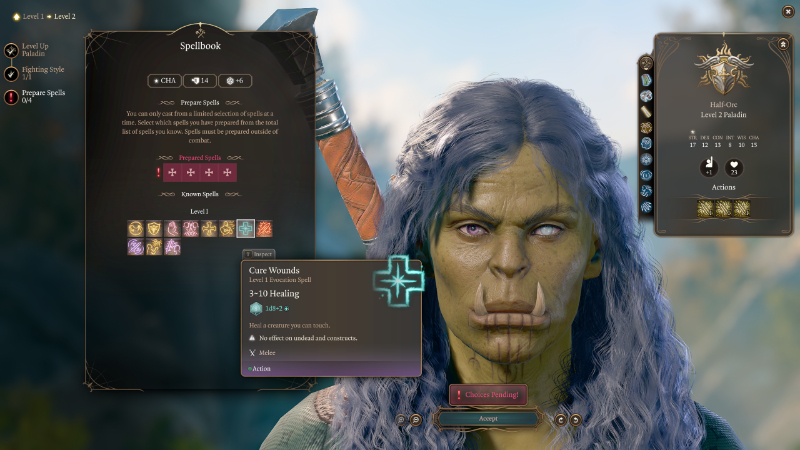Select the red slashing spell icon
The width and height of the screenshot is (800, 450).
264,228
